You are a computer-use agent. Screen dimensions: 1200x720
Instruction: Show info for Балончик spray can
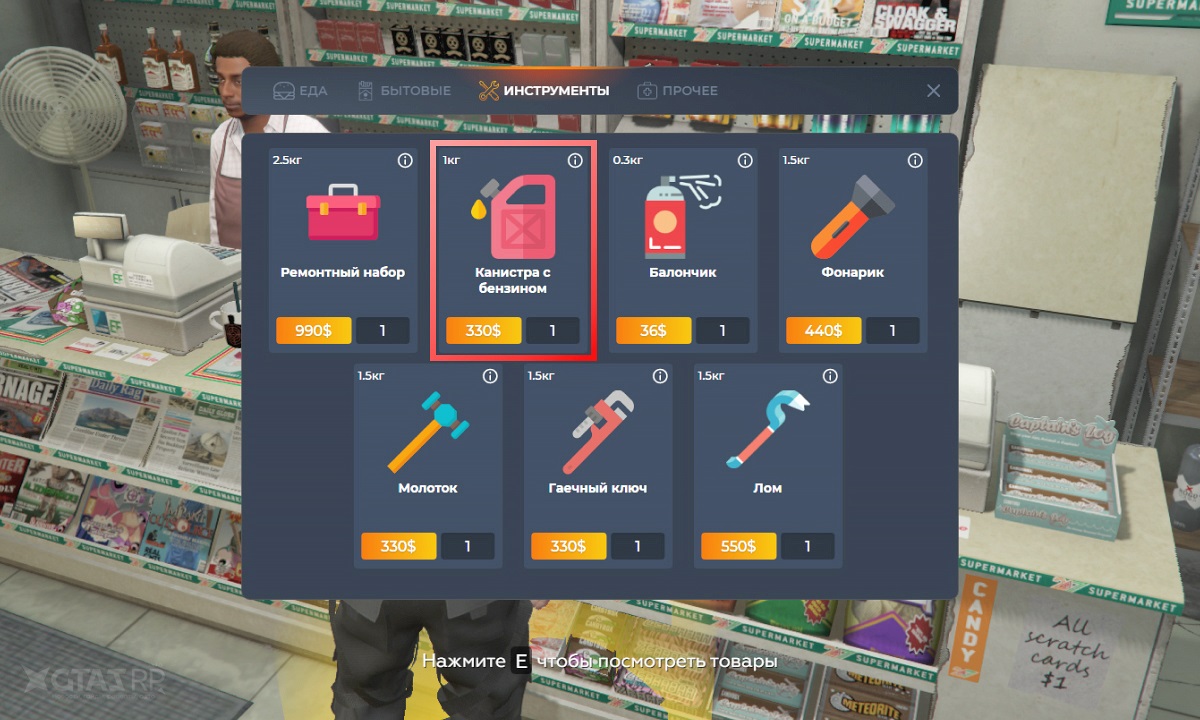[x=745, y=161]
